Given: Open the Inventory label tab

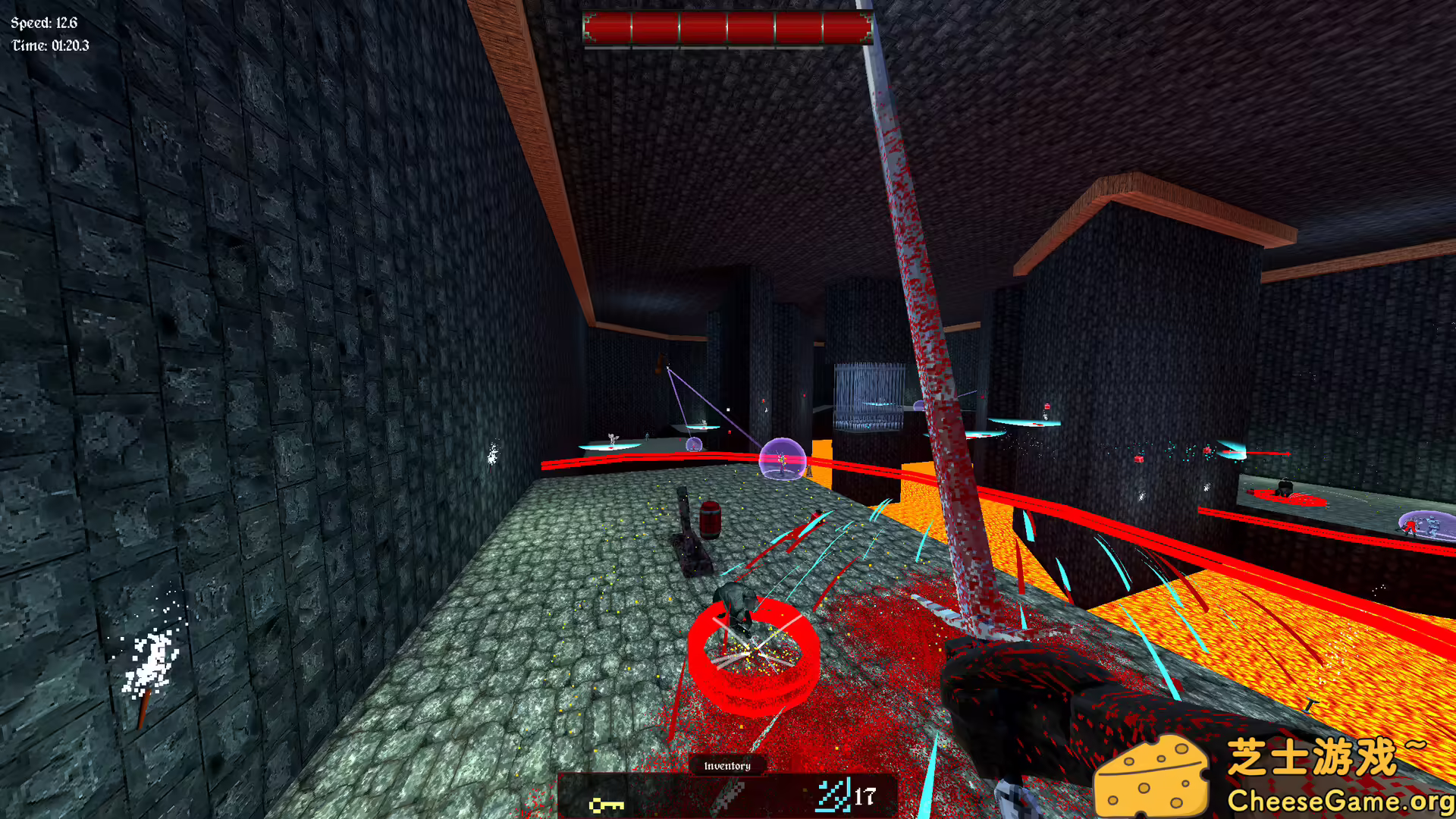Looking at the screenshot, I should coord(728,767).
